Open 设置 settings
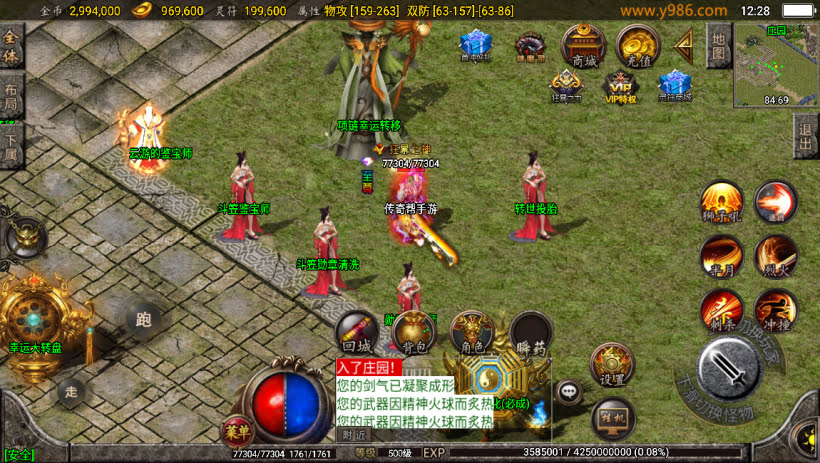The height and width of the screenshot is (463, 820). point(613,367)
